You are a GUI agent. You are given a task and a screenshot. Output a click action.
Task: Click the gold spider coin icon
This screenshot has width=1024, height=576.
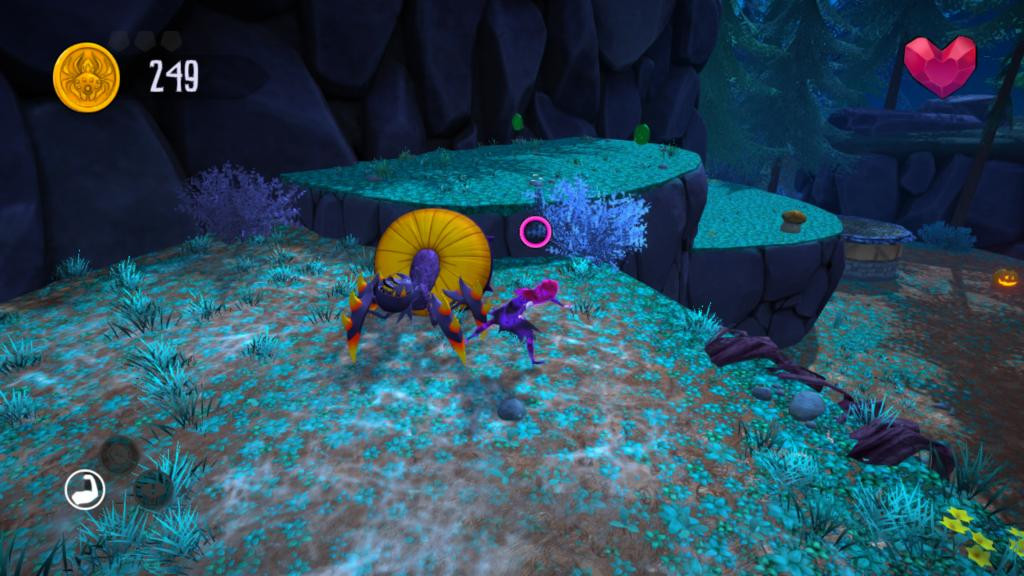[x=86, y=77]
